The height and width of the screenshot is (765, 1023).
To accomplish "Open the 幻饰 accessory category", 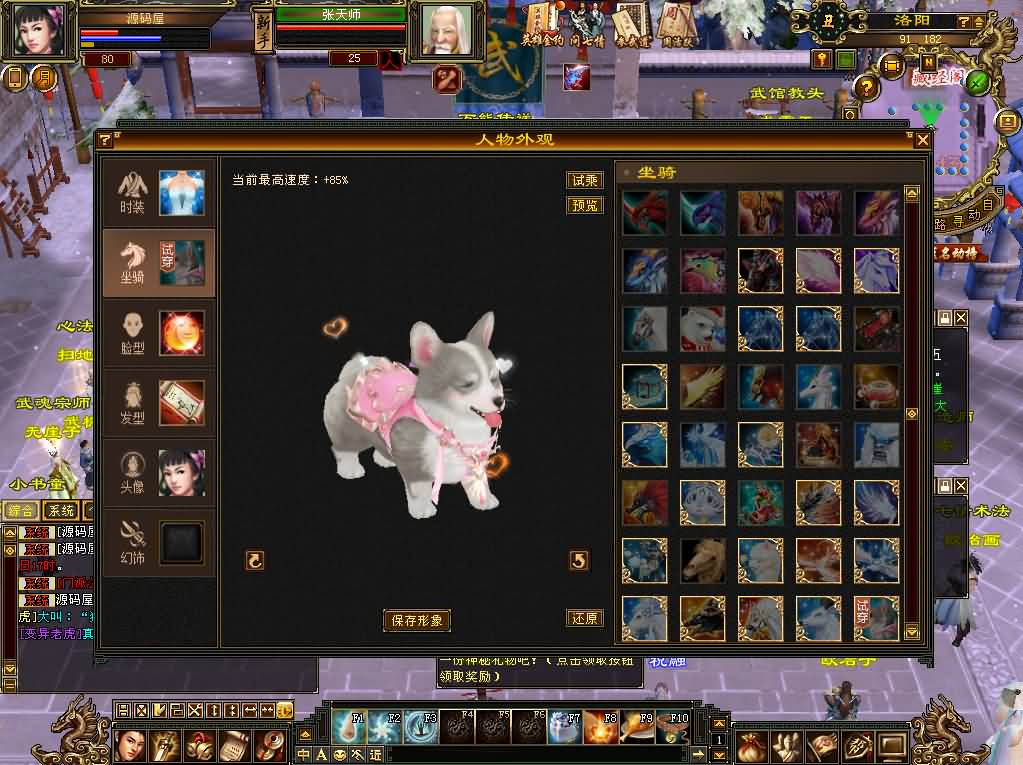I will click(x=159, y=542).
